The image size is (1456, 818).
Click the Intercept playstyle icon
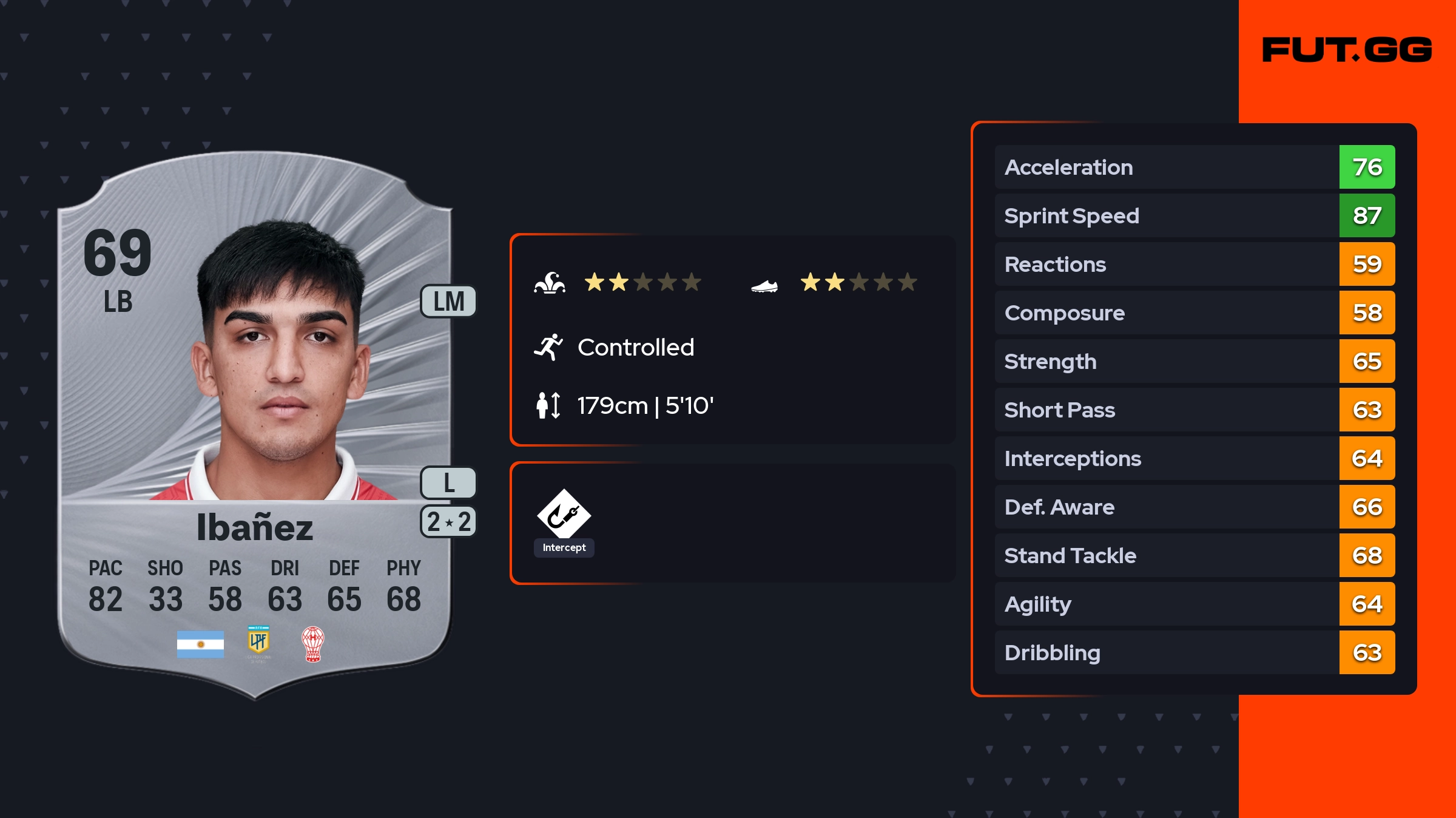tap(564, 516)
